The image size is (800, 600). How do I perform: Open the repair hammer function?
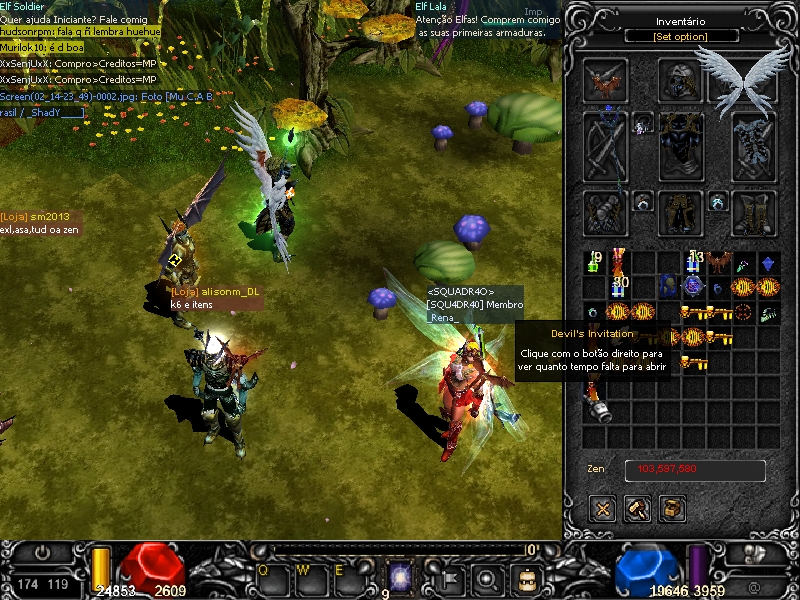point(638,508)
